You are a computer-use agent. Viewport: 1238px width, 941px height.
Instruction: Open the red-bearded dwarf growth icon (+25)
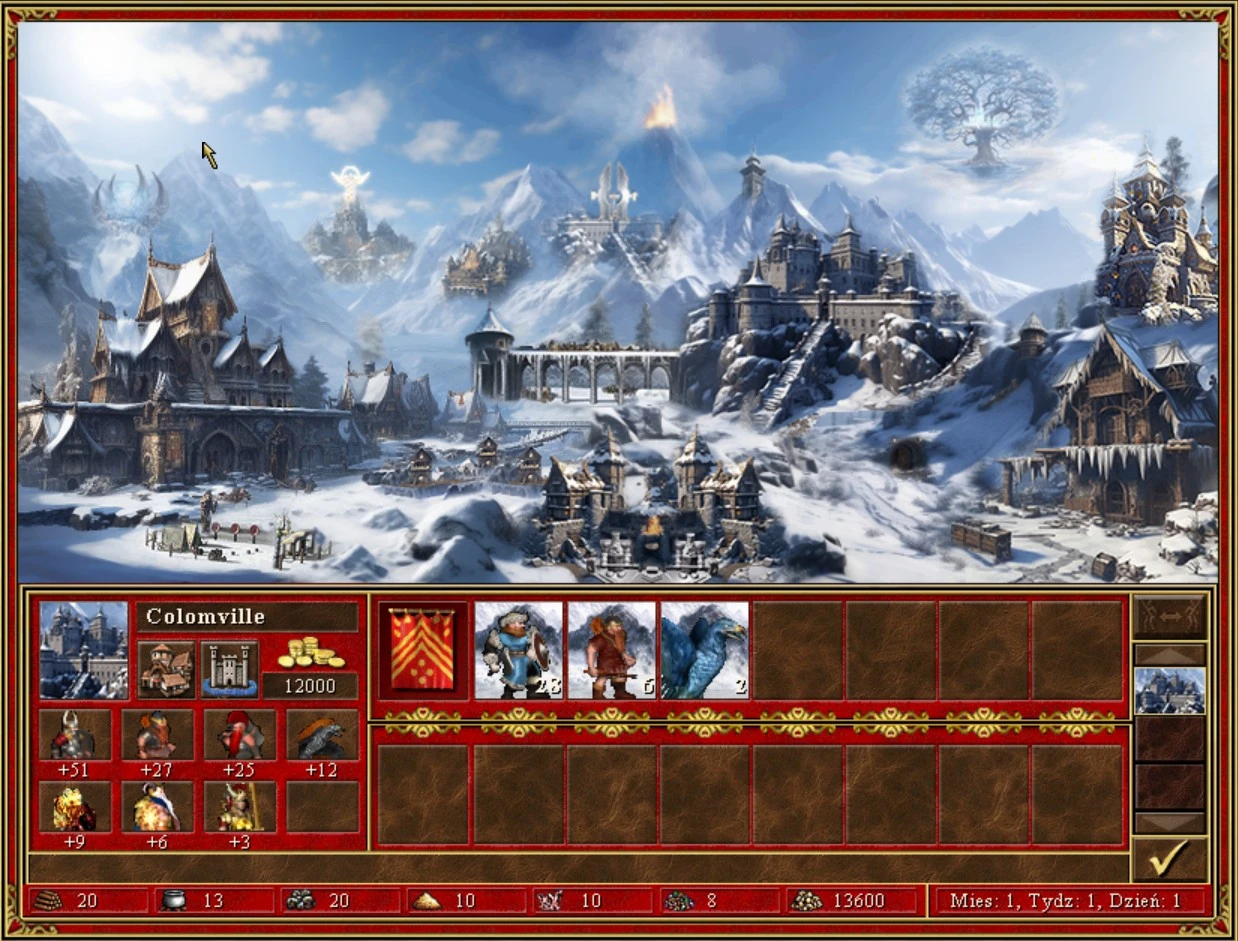(239, 735)
